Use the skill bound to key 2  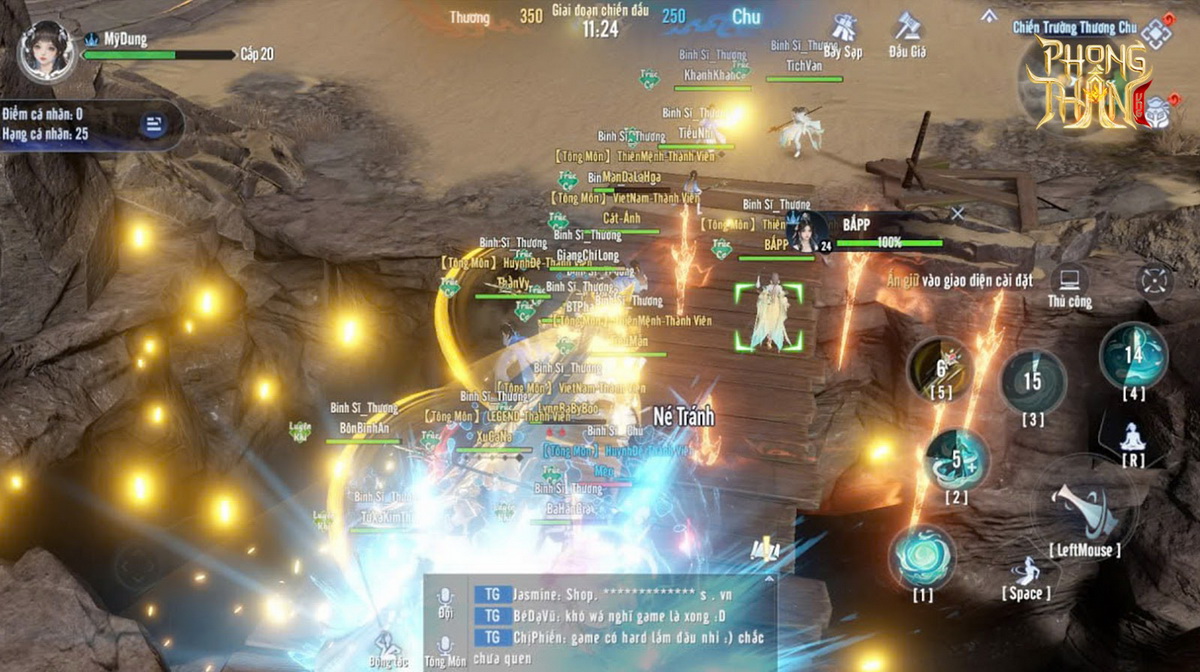pos(956,459)
